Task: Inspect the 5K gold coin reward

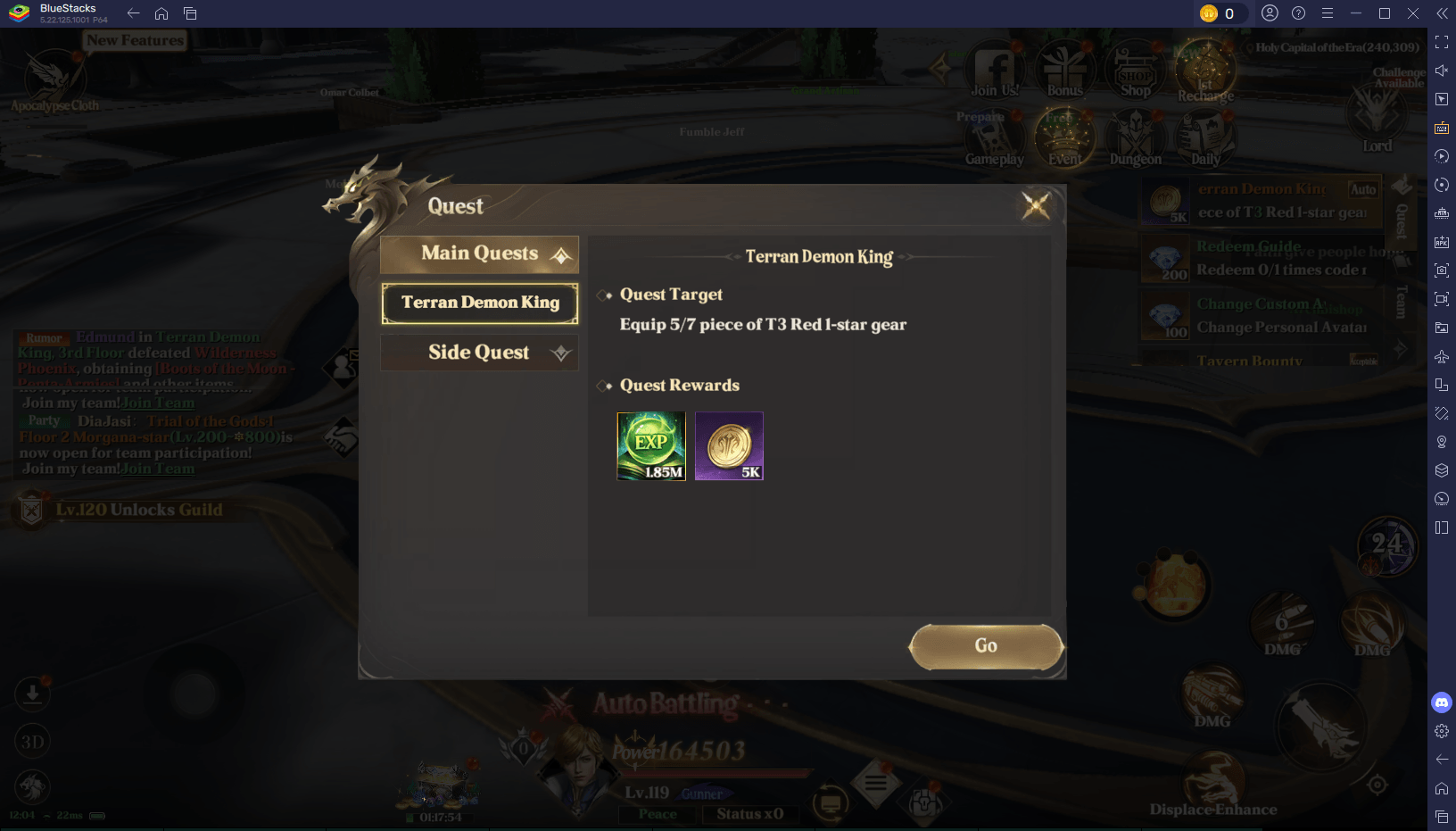Action: click(729, 446)
